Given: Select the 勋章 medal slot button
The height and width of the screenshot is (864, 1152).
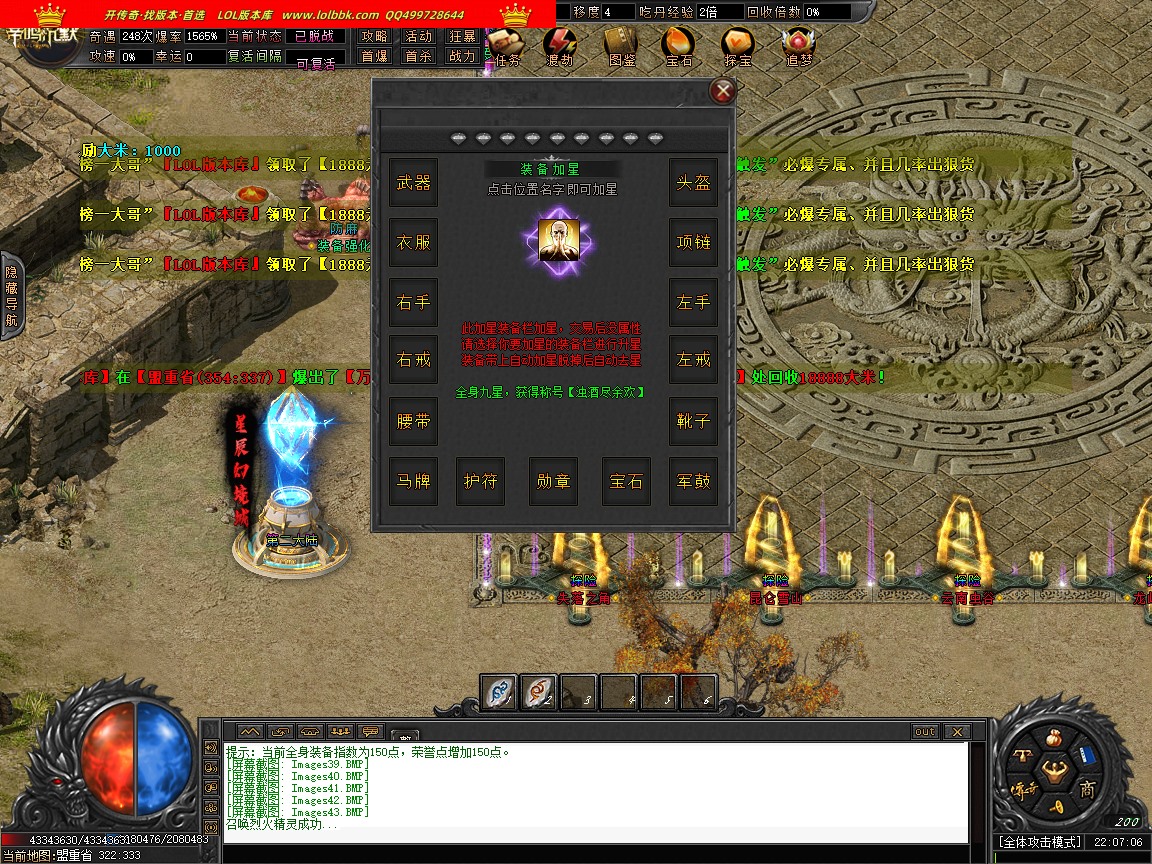Looking at the screenshot, I should point(553,481).
